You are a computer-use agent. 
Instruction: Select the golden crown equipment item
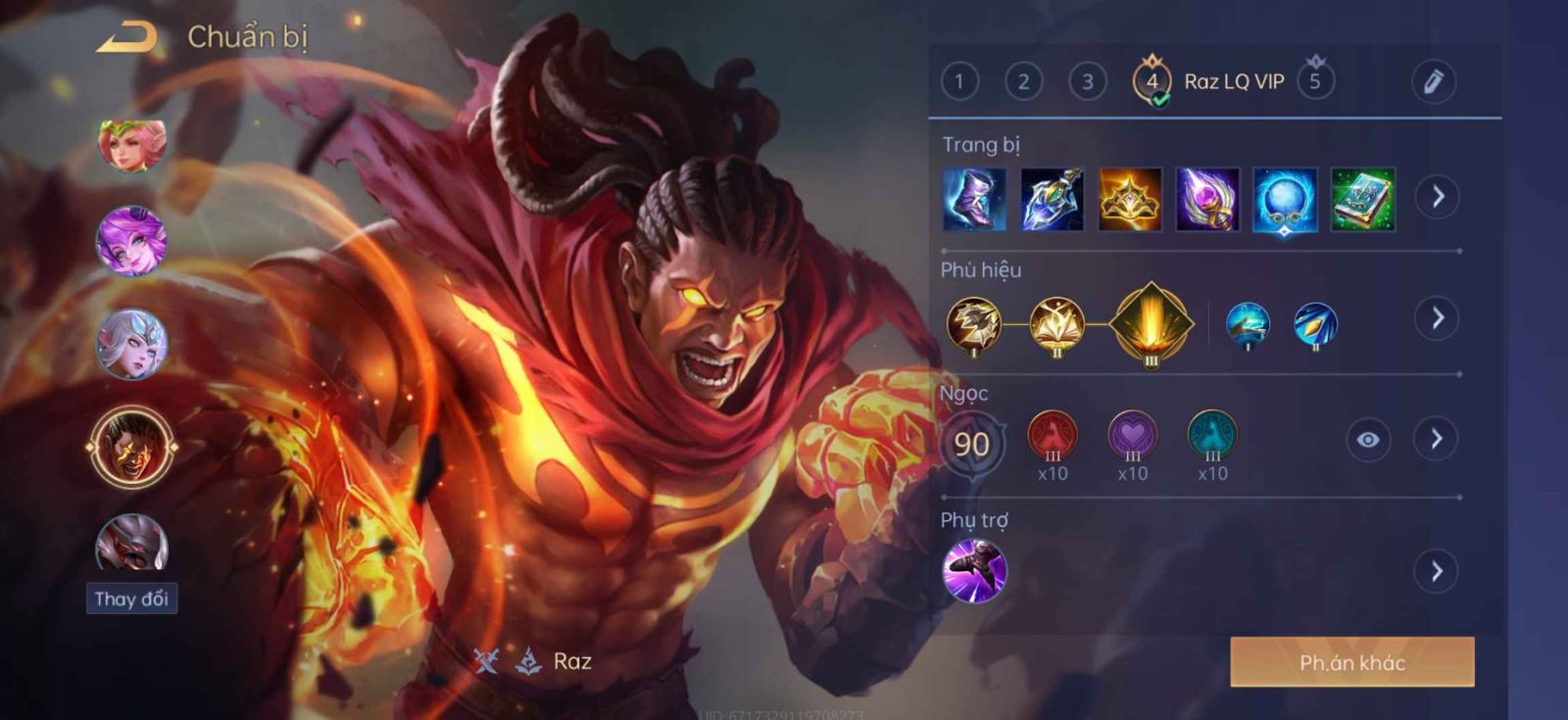click(1130, 200)
